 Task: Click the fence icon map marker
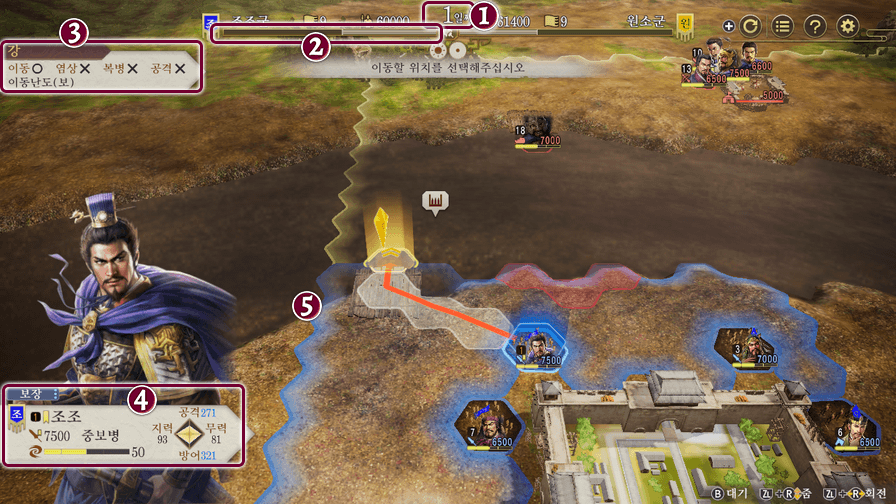point(435,201)
